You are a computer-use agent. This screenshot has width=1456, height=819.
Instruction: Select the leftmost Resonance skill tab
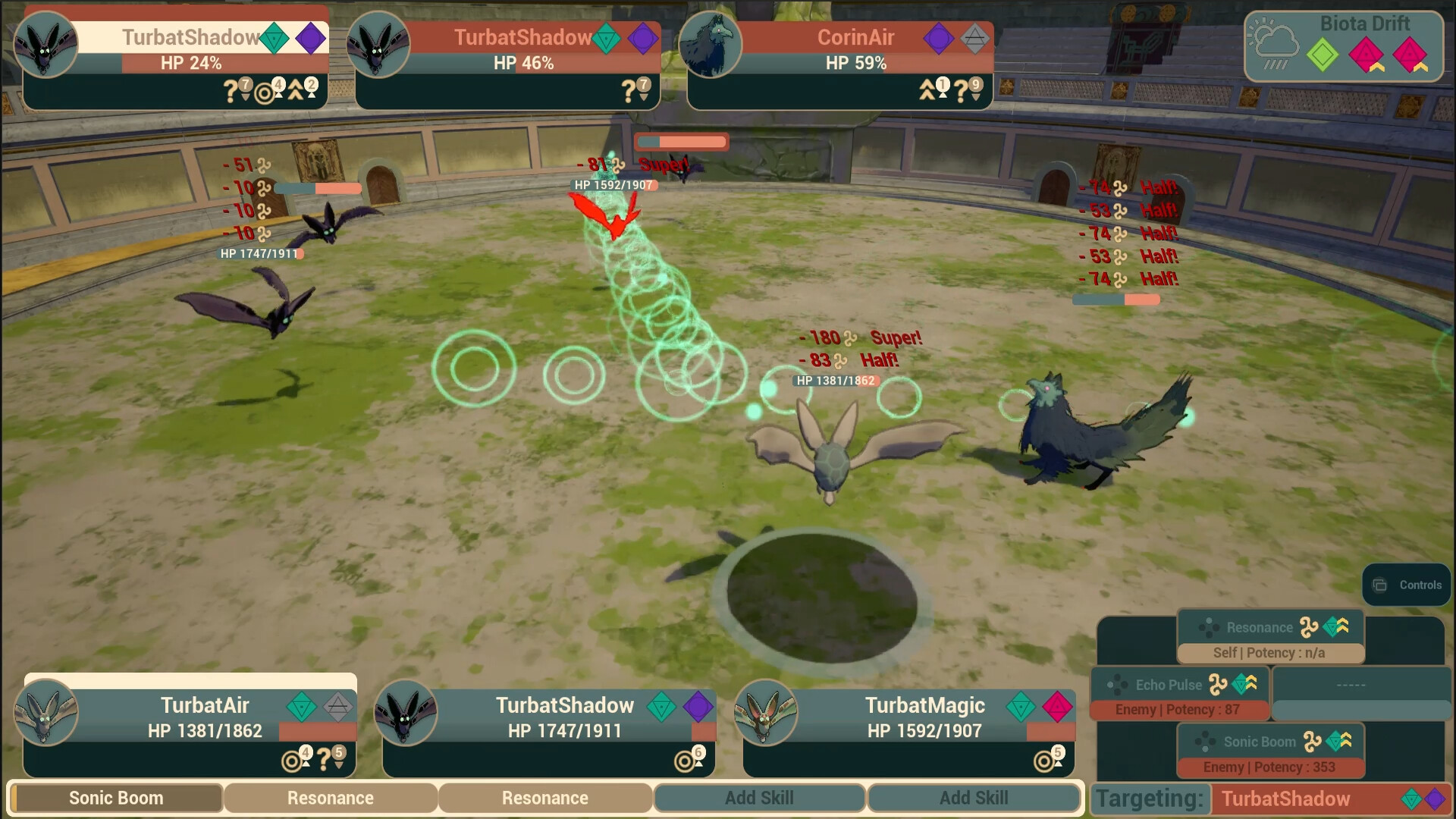[331, 798]
